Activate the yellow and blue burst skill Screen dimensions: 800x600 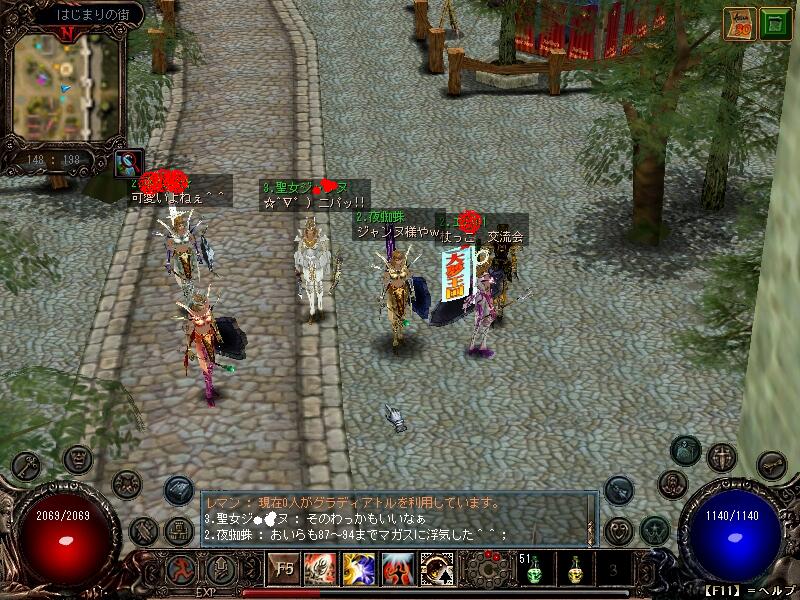coord(360,569)
